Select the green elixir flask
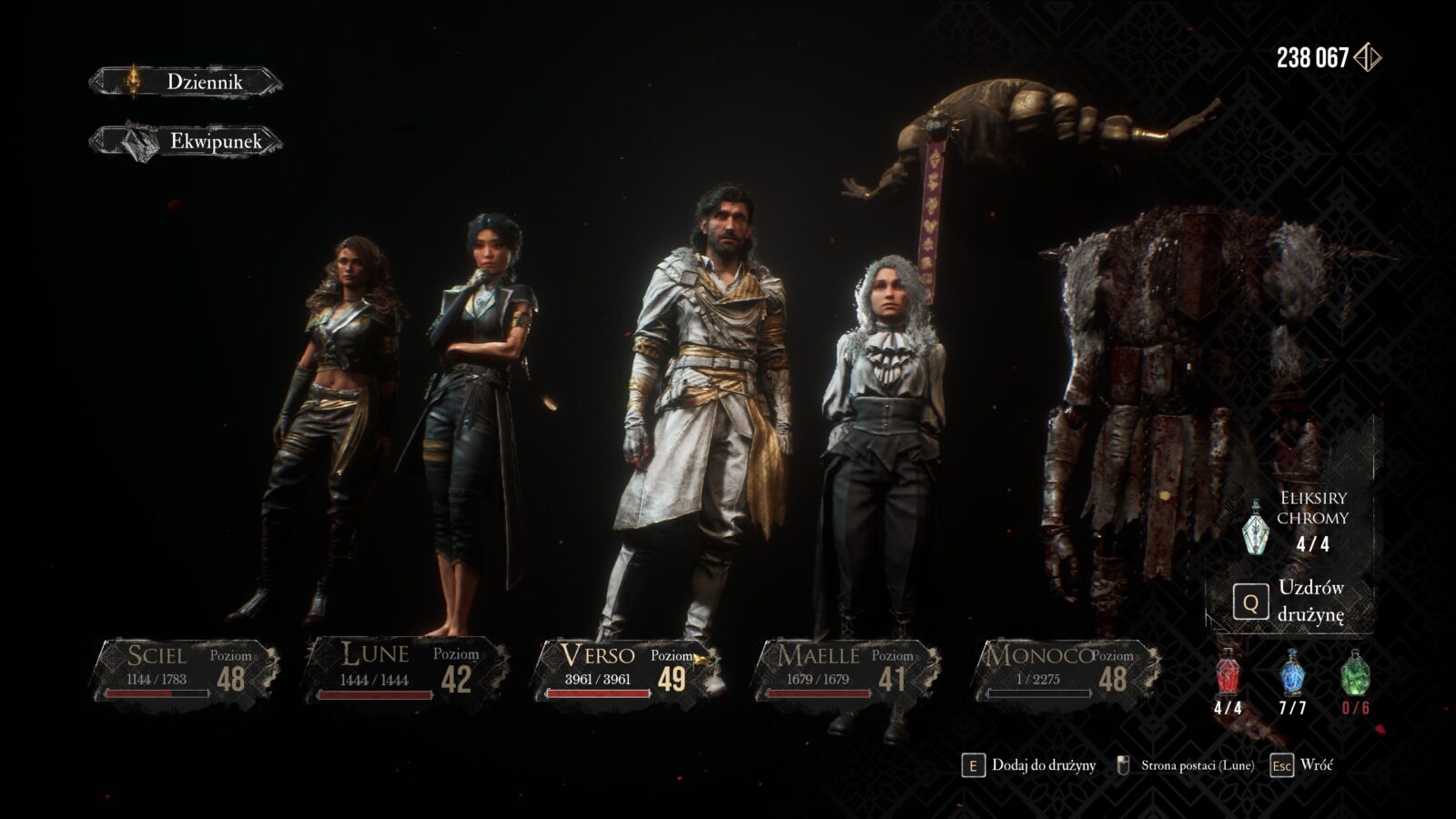The image size is (1456, 819). 1355,674
